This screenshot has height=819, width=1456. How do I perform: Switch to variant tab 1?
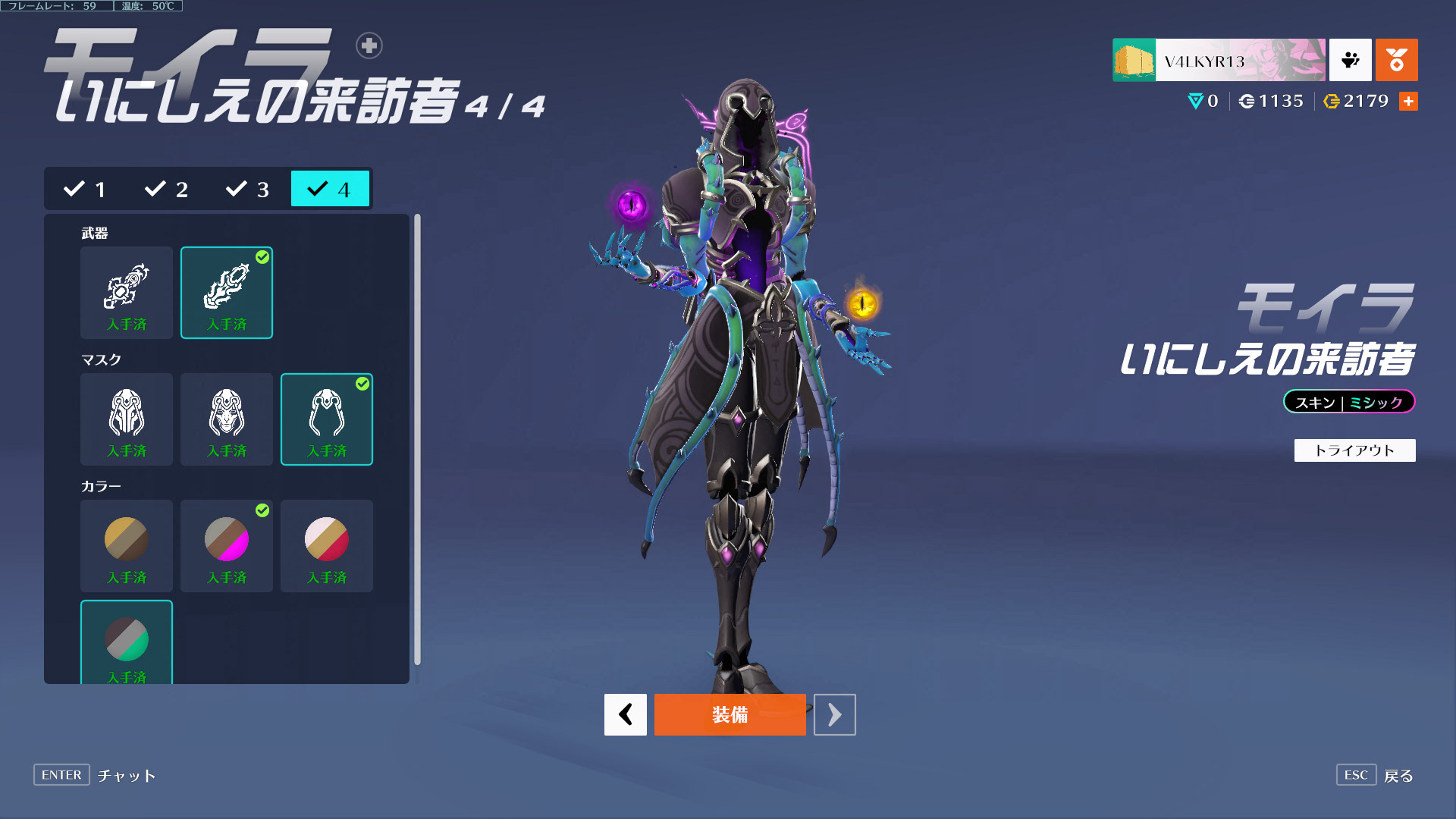tap(85, 189)
